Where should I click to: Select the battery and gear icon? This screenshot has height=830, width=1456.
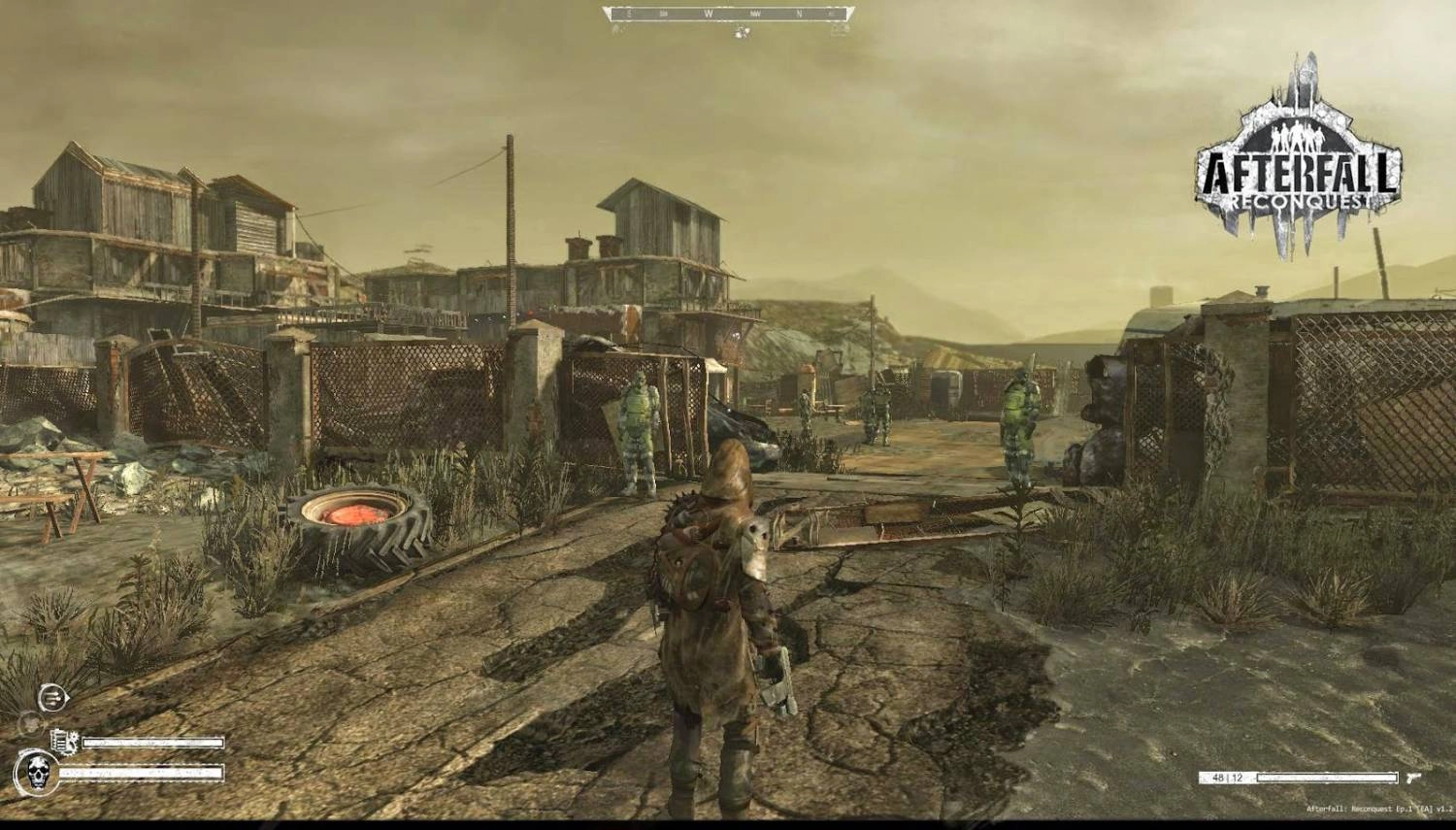click(64, 742)
